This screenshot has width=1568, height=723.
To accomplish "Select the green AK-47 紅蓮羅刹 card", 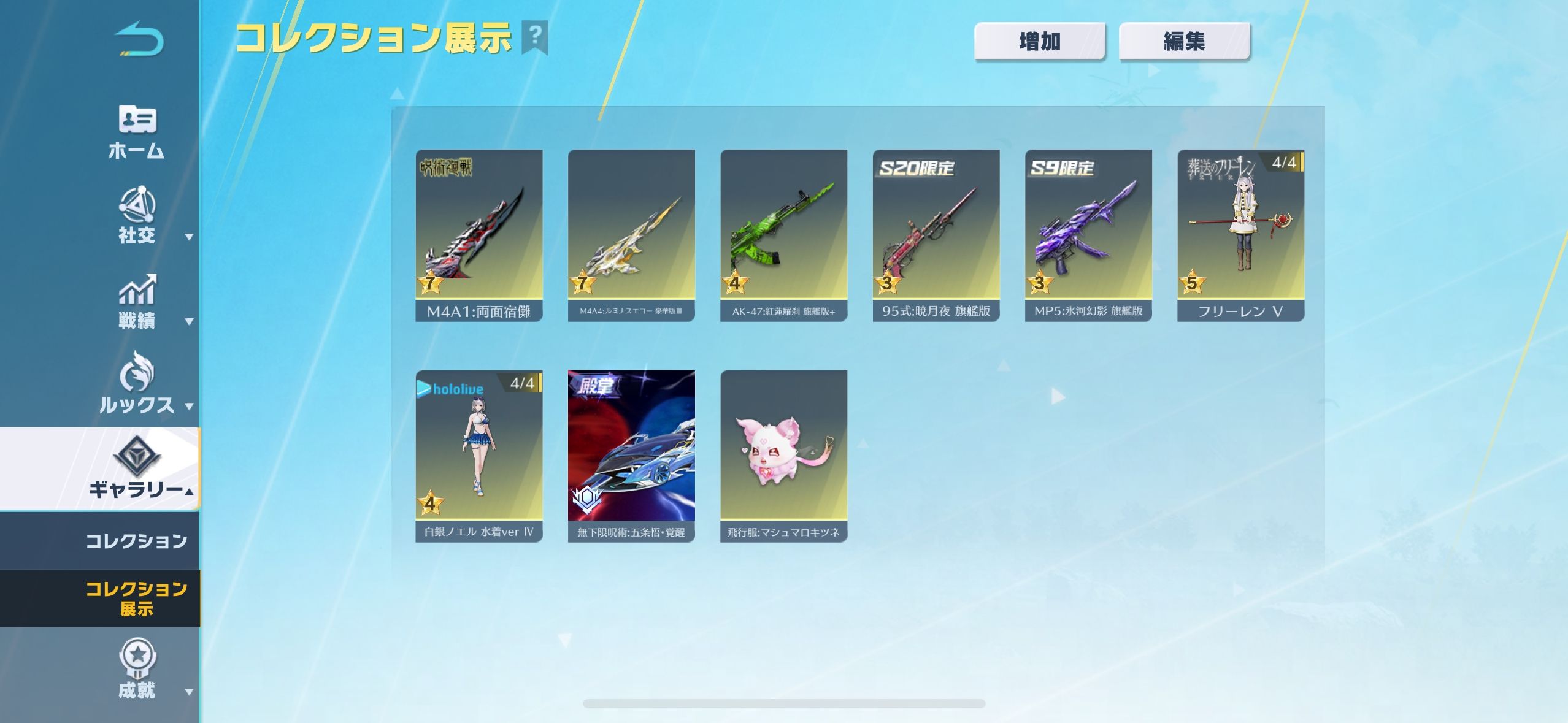I will pos(783,235).
